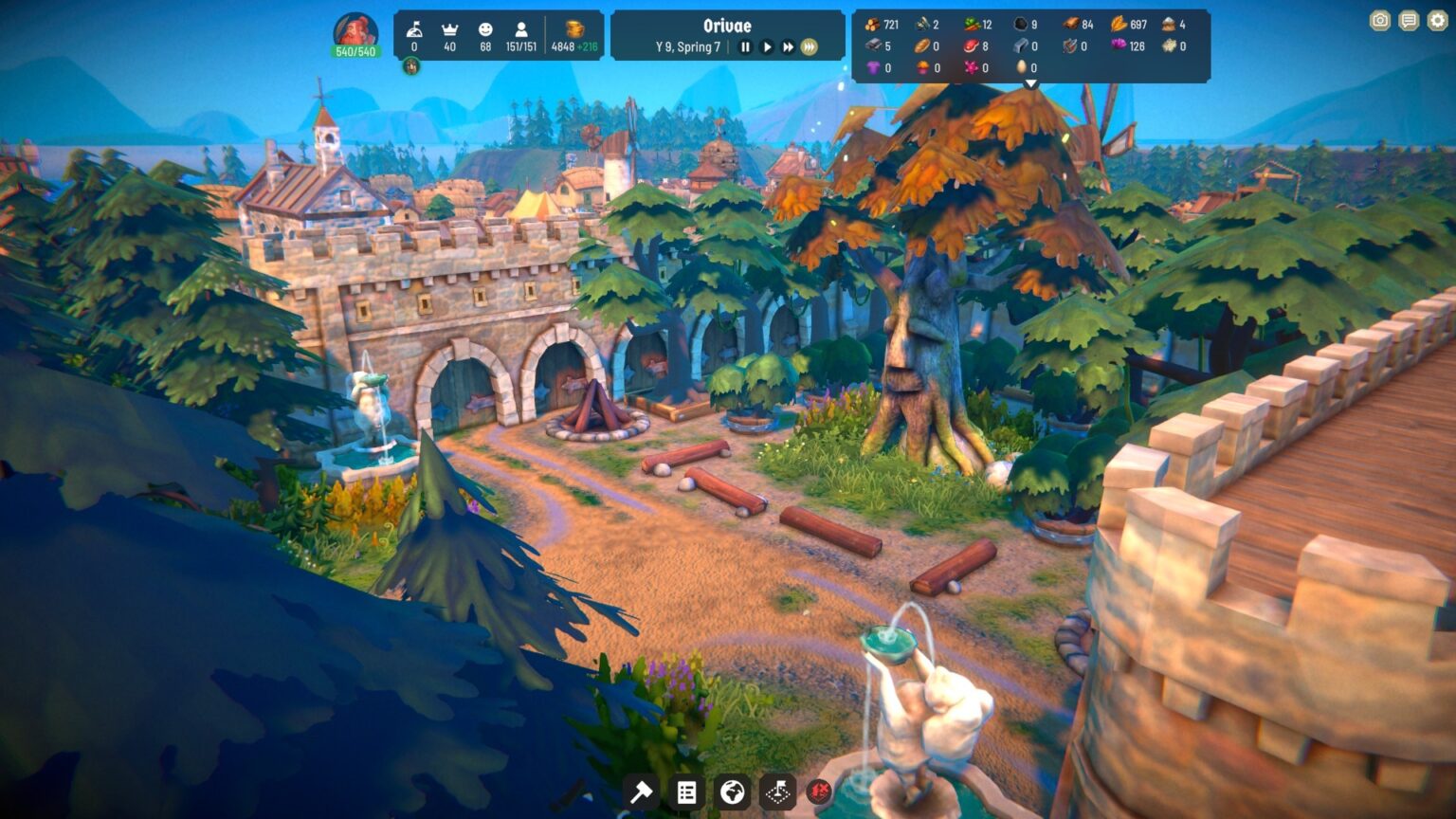1456x819 pixels.
Task: Click the red round toolbar icon
Action: pyautogui.click(x=819, y=792)
